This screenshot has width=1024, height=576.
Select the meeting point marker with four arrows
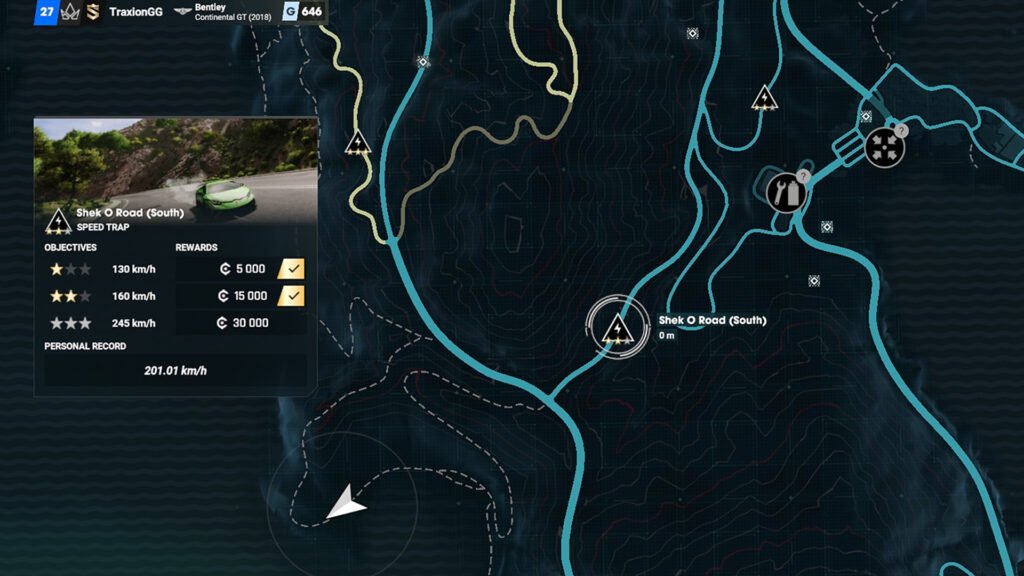click(884, 147)
